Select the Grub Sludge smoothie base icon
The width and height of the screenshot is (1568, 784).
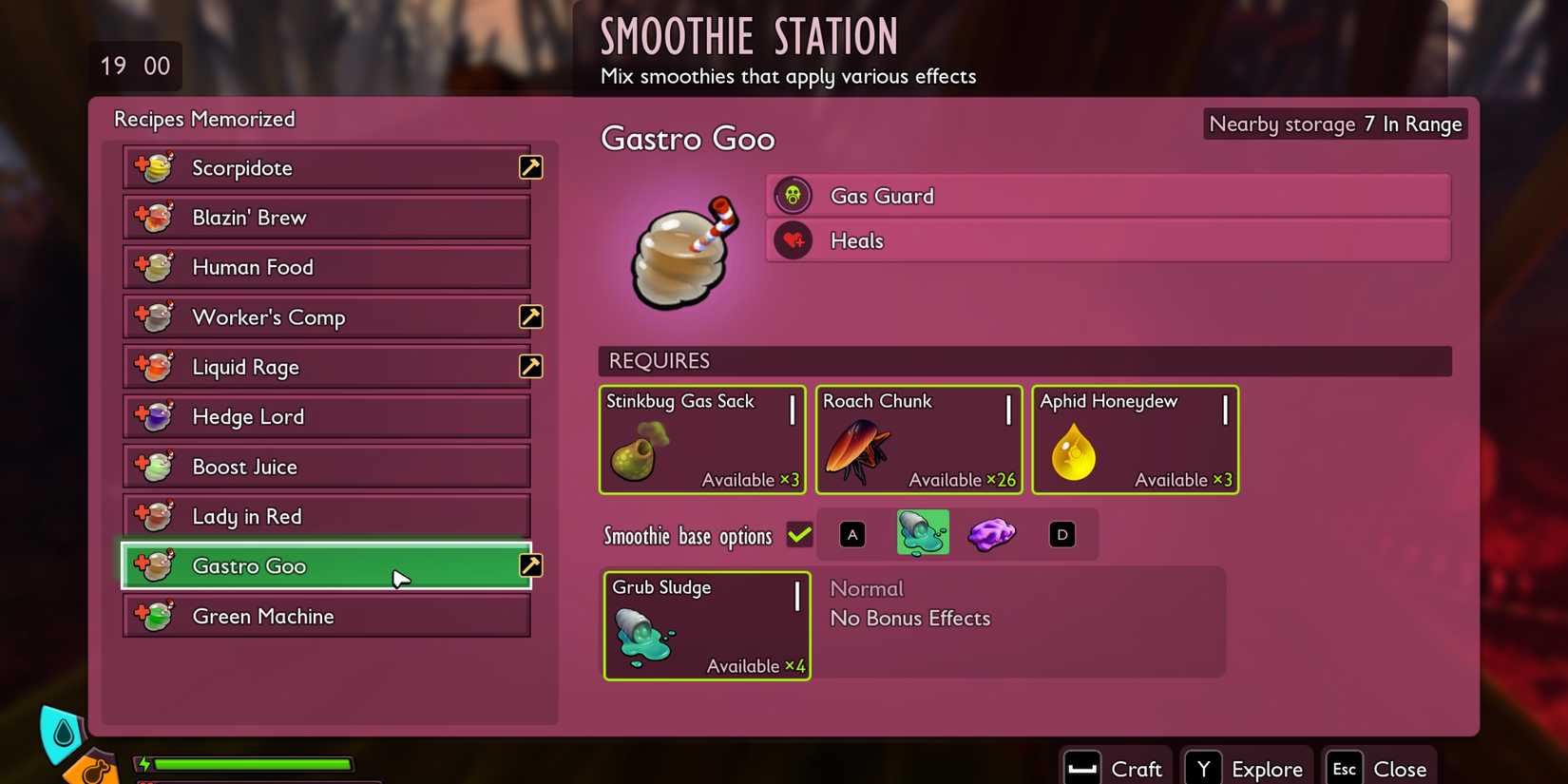coord(922,533)
